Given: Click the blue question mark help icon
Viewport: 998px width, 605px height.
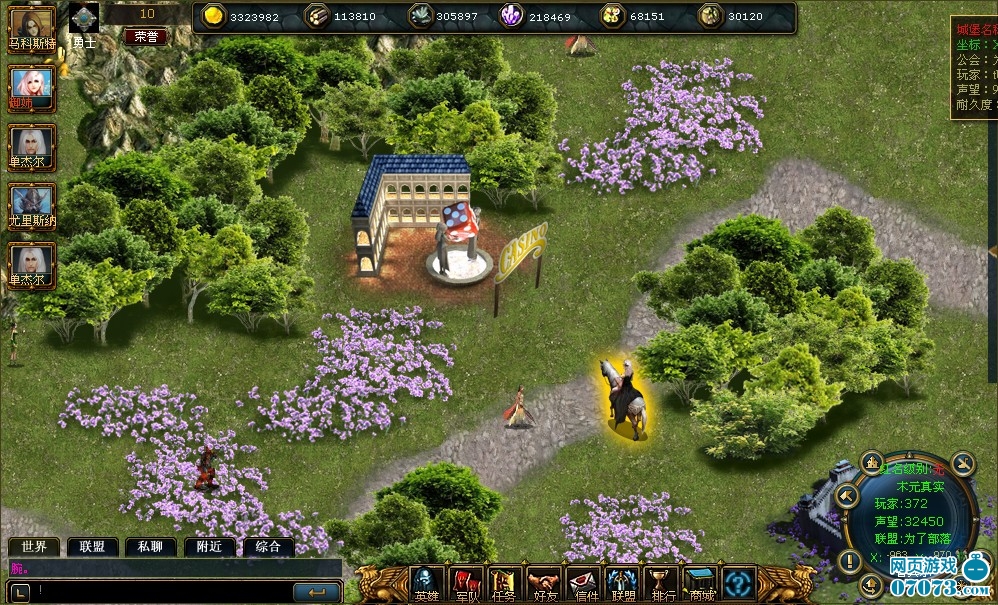Looking at the screenshot, I should (739, 582).
